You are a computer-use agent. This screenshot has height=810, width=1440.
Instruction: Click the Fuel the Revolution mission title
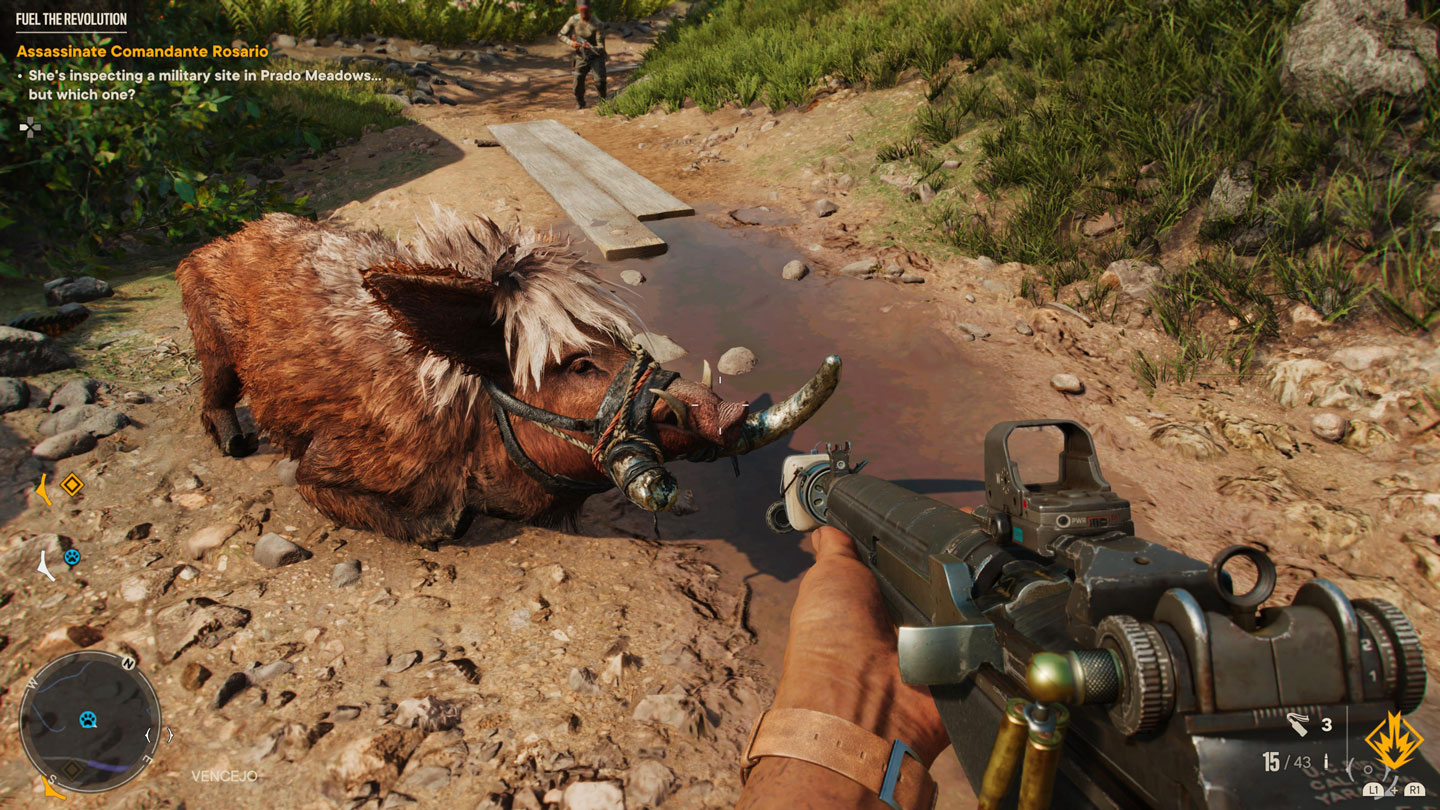tap(71, 19)
